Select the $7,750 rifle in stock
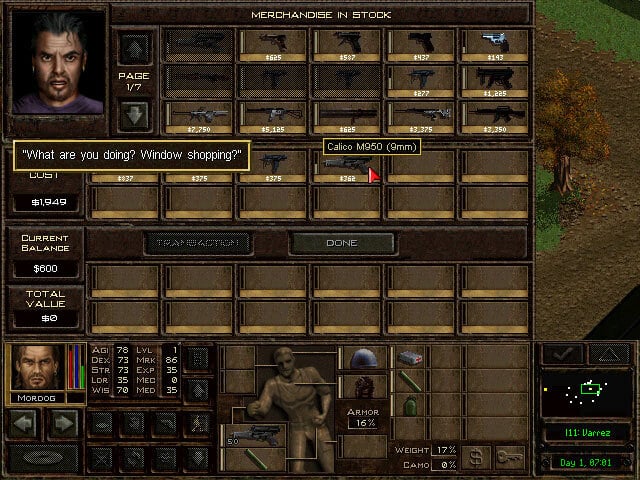The height and width of the screenshot is (480, 640). (199, 116)
